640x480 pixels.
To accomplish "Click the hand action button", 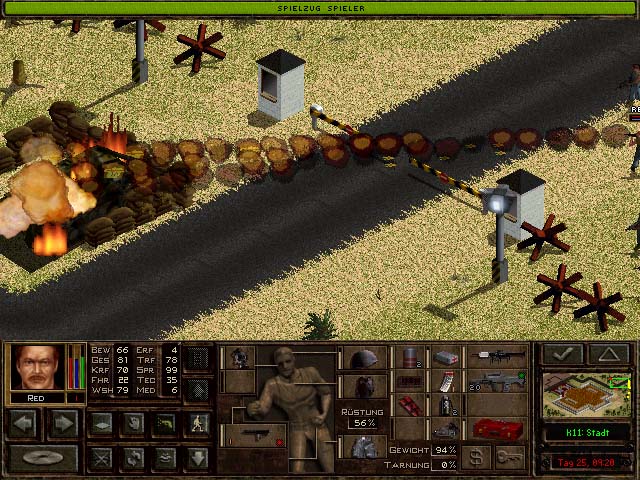I will pyautogui.click(x=133, y=423).
